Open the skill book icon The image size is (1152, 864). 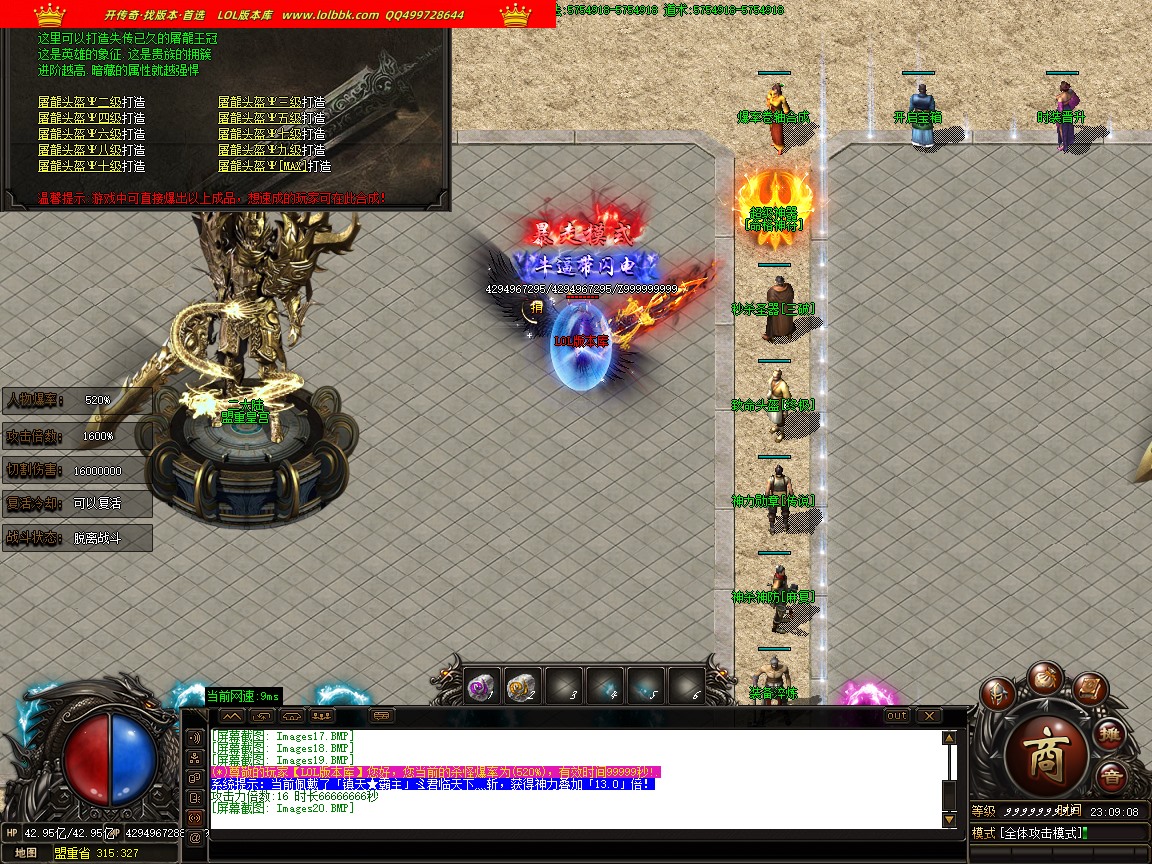(x=1090, y=688)
